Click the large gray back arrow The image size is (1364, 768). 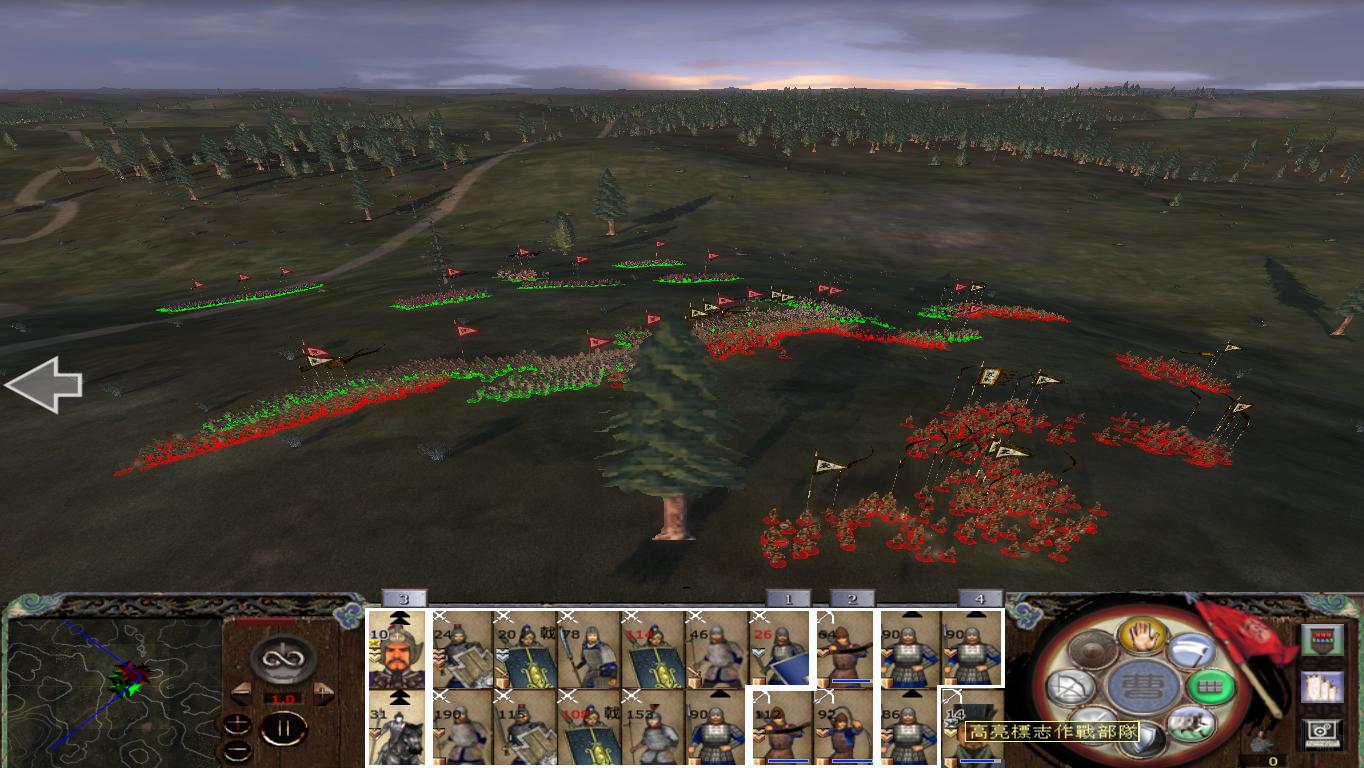[x=44, y=382]
